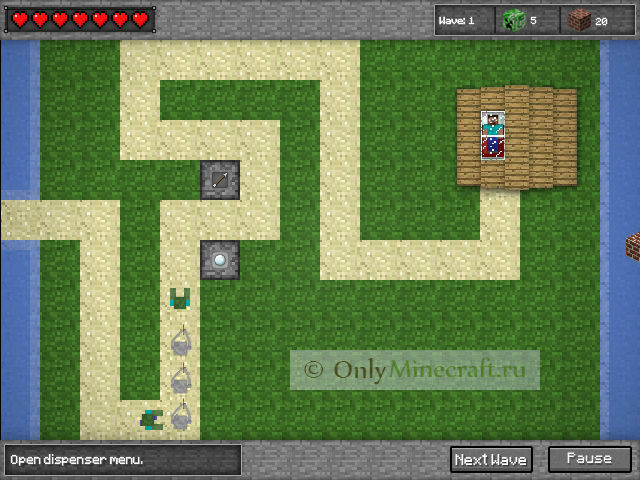
Task: Open the arrow dispenser tower menu
Action: [219, 180]
